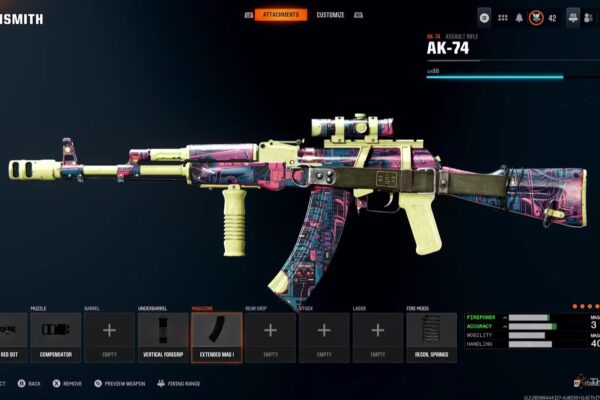
Task: Add an attachment to the empty Barrel slot
Action: point(109,337)
